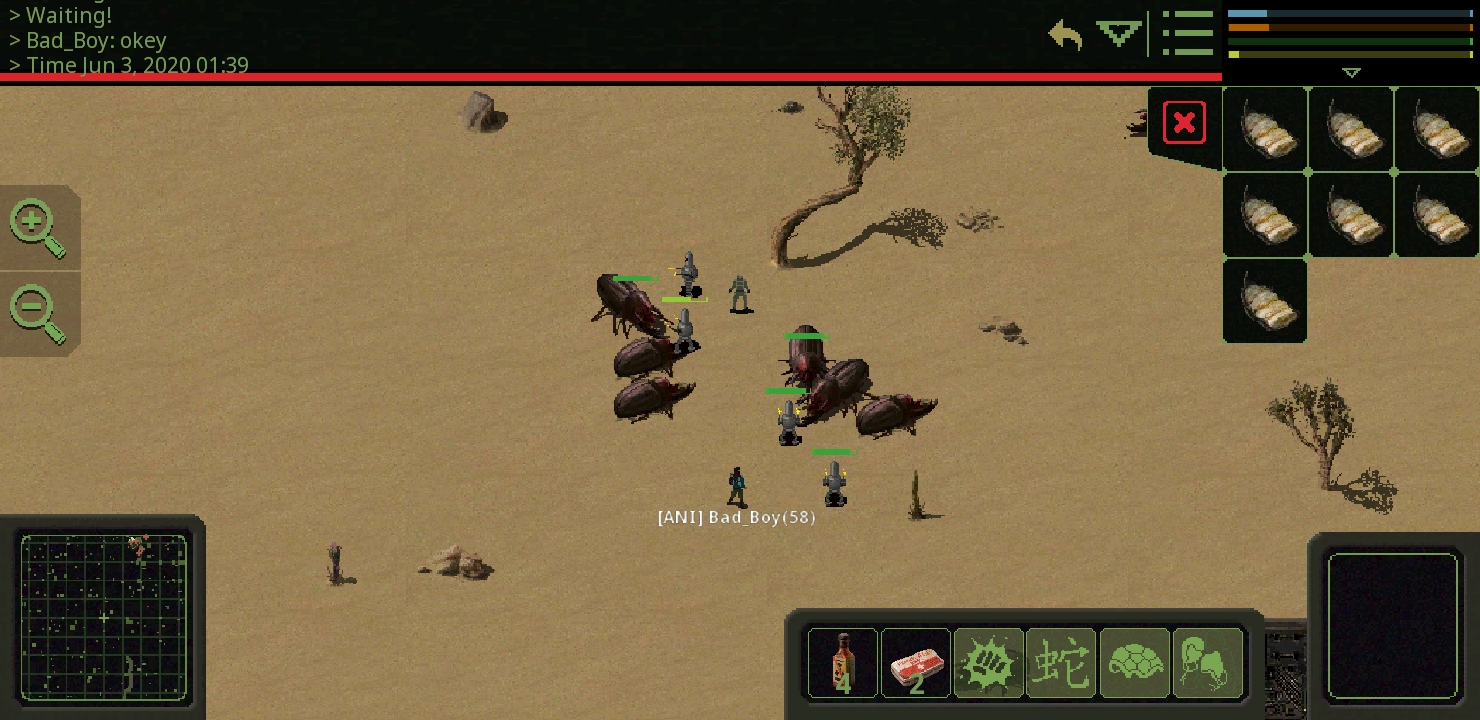Open the chat message list icon

click(x=1188, y=33)
